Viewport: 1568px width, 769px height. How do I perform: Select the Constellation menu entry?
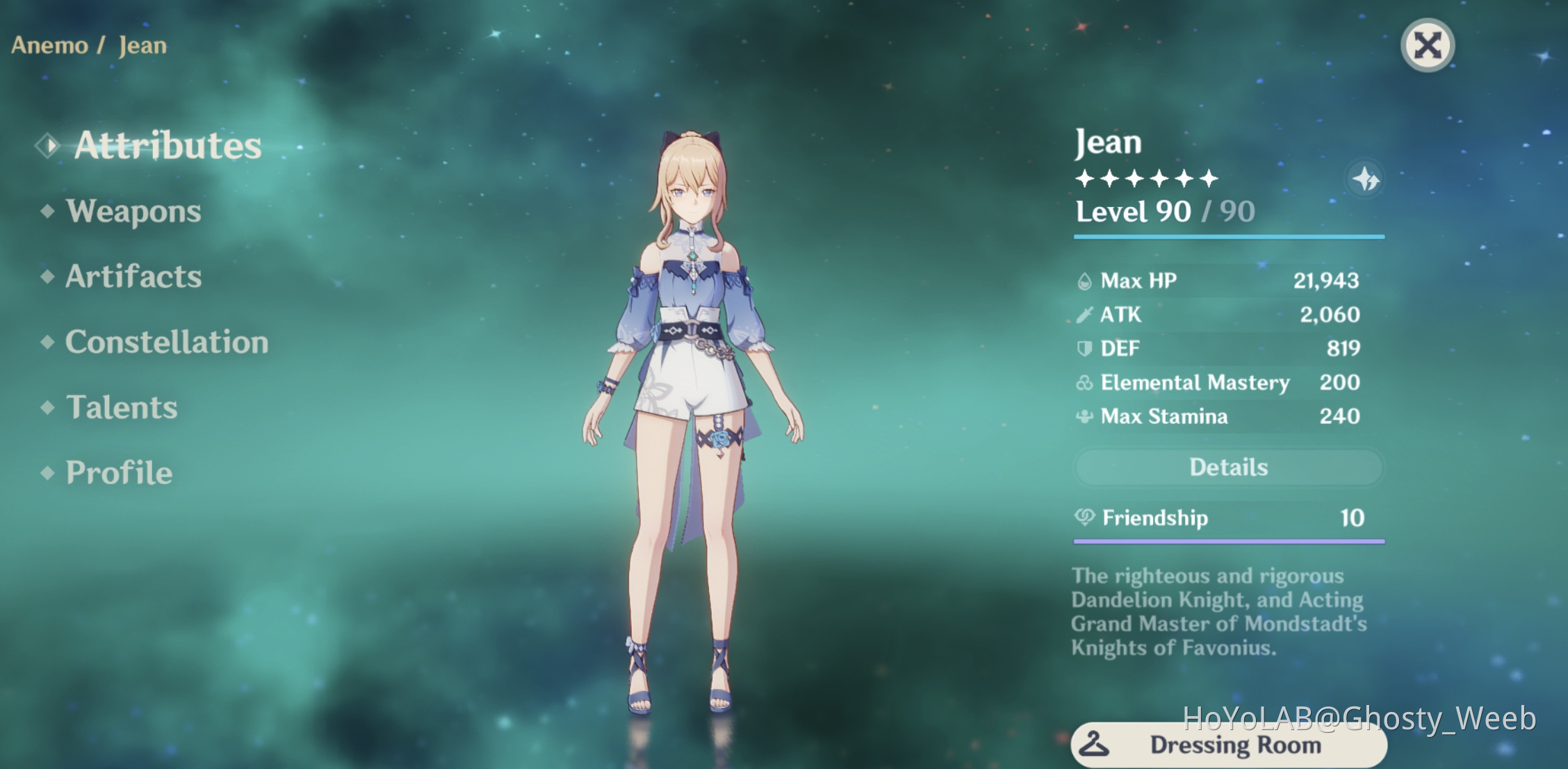(165, 342)
